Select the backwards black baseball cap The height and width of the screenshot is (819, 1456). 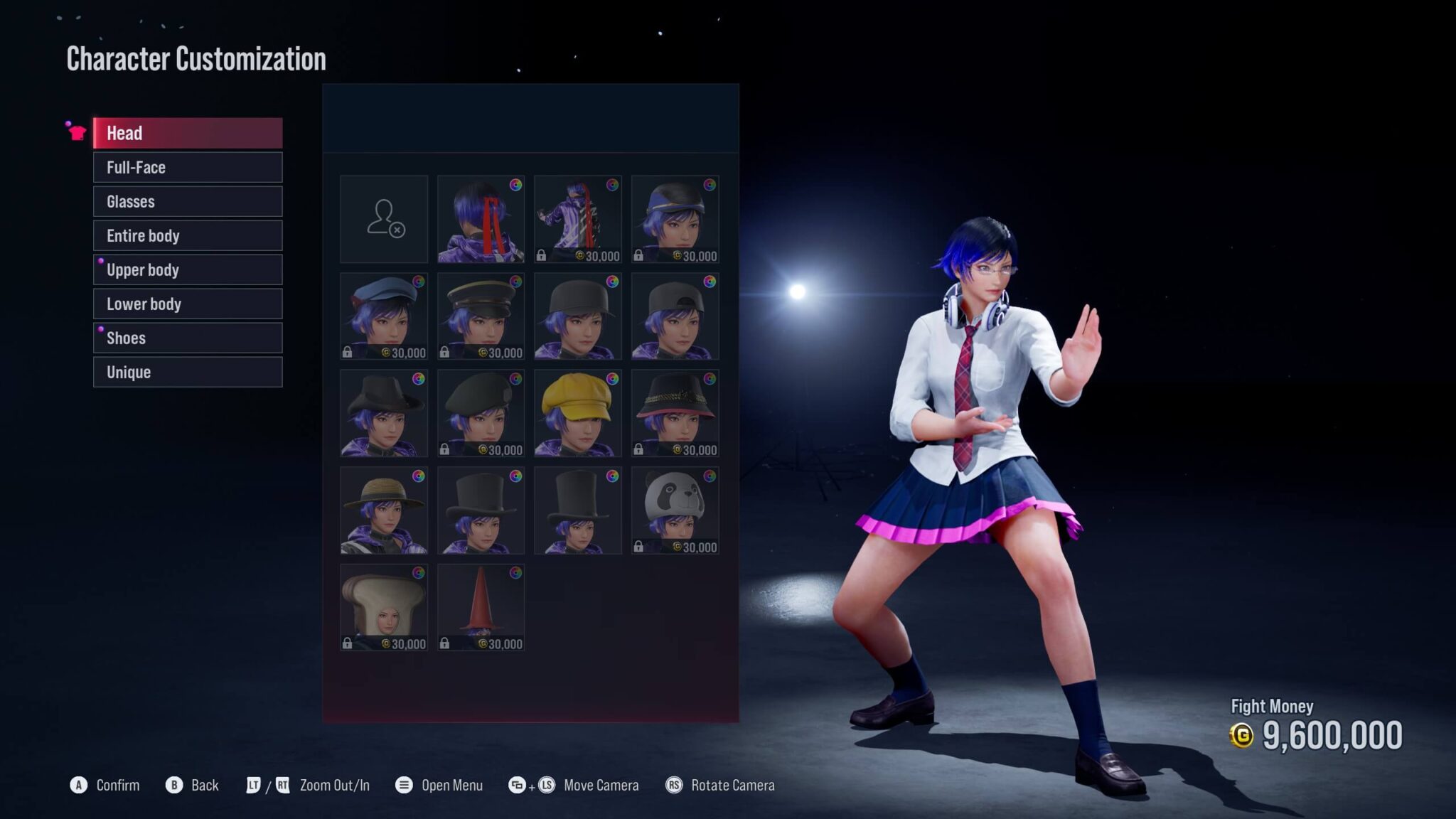click(x=675, y=316)
